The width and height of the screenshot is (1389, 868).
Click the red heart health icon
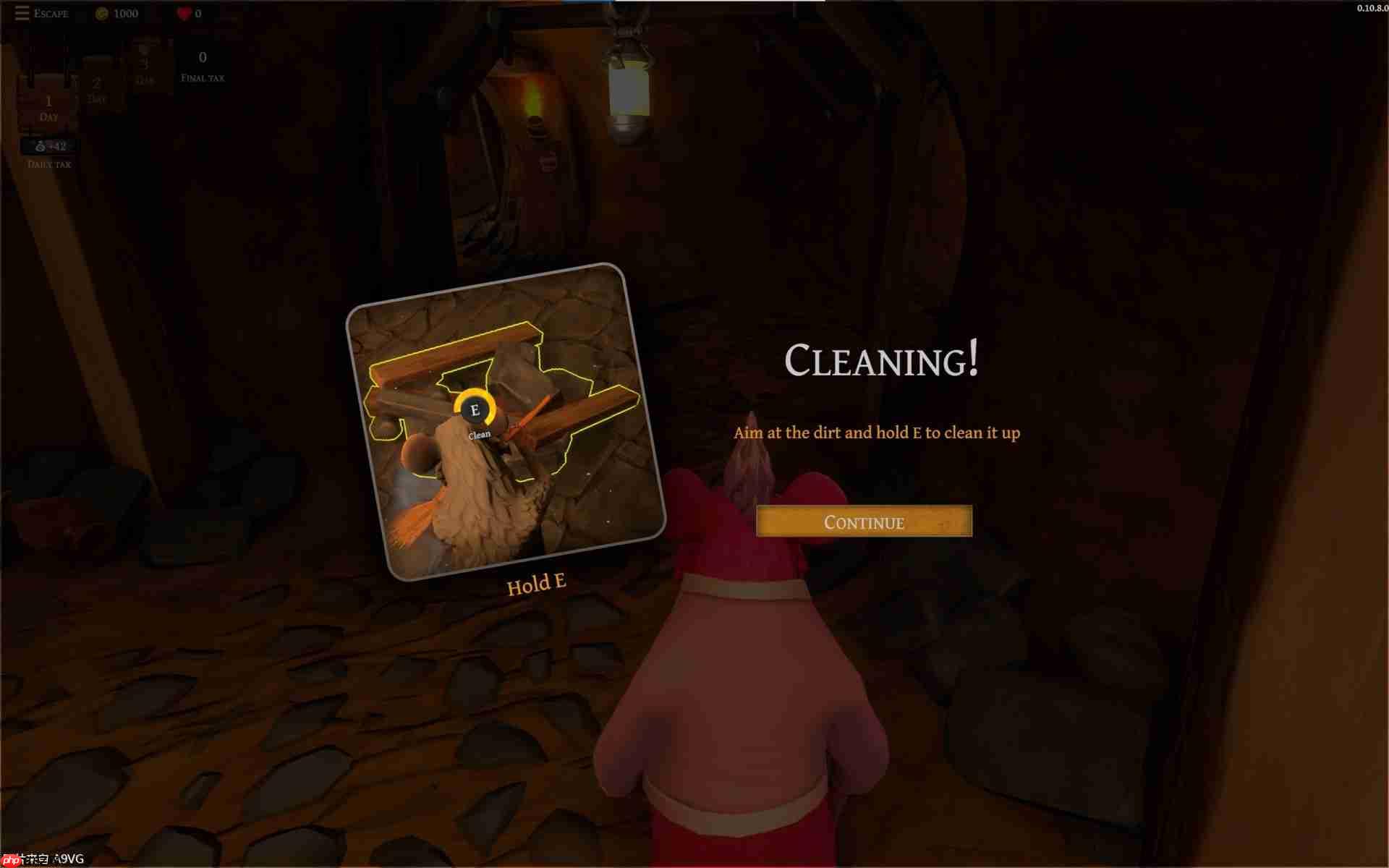(x=183, y=12)
